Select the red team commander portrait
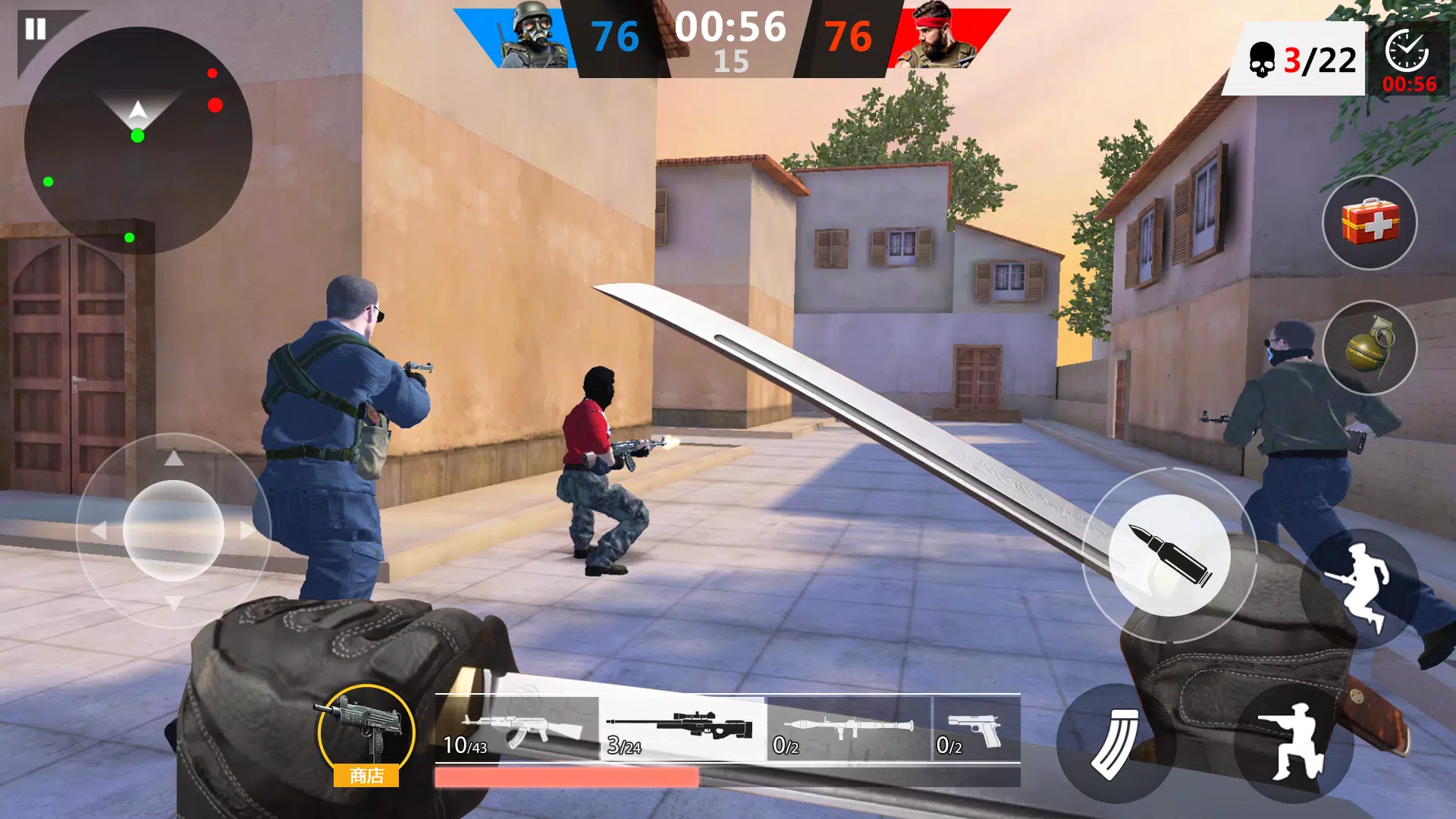The image size is (1456, 819). (x=938, y=38)
